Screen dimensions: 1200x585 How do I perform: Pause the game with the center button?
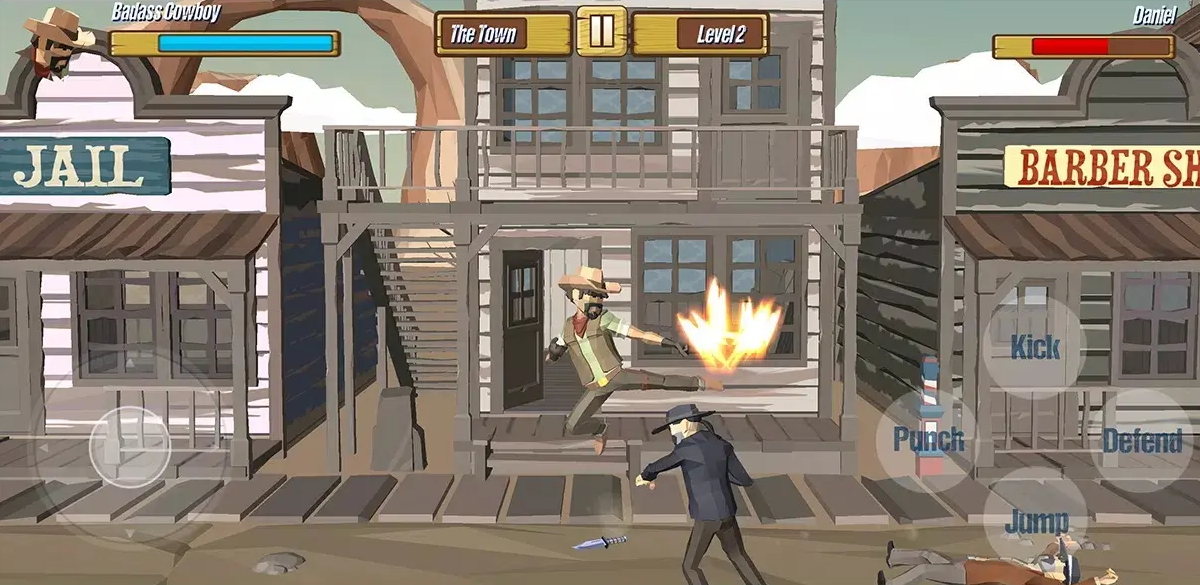coord(601,31)
